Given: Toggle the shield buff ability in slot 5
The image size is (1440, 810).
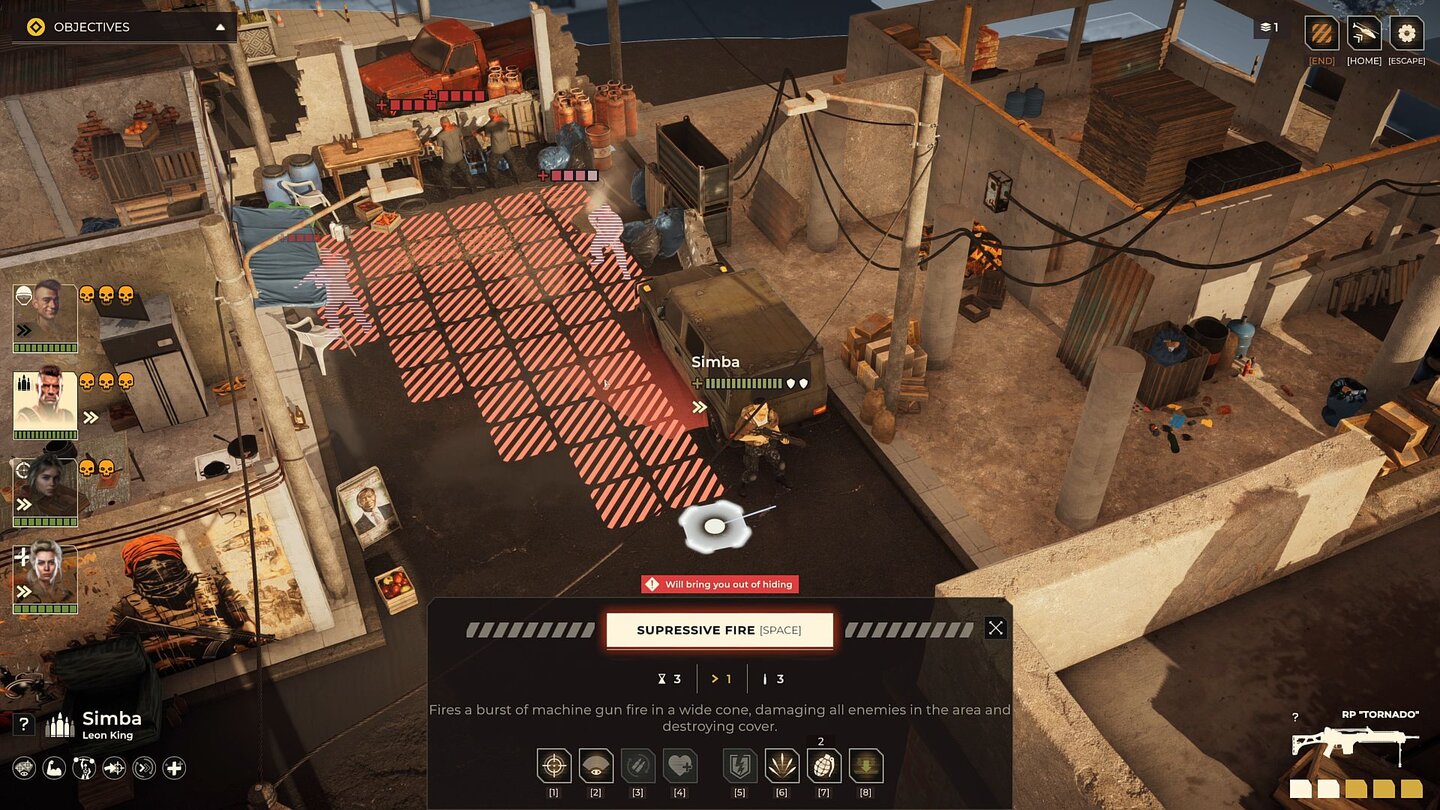Looking at the screenshot, I should (x=739, y=767).
